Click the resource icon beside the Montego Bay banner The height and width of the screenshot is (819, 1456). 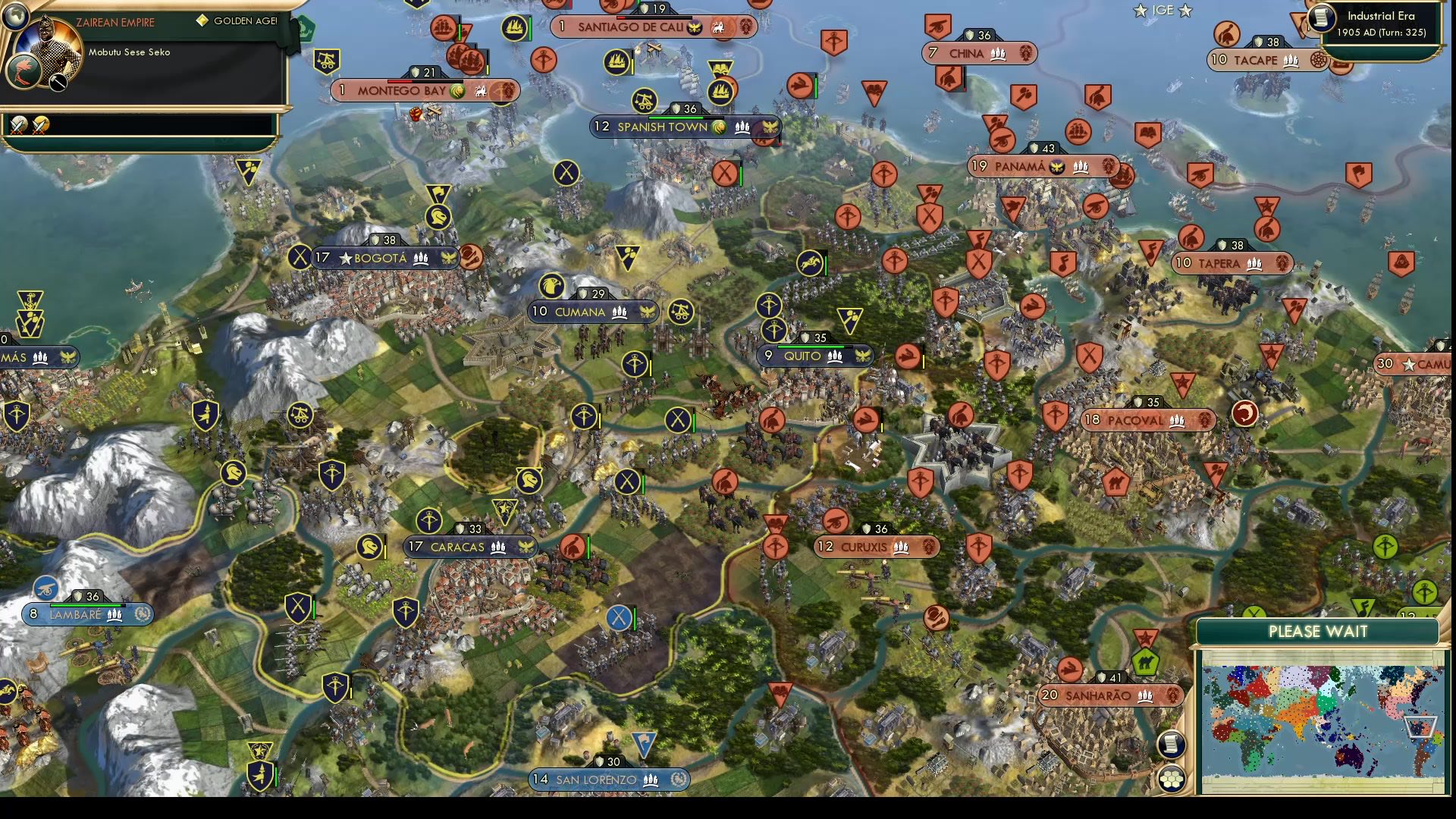456,89
